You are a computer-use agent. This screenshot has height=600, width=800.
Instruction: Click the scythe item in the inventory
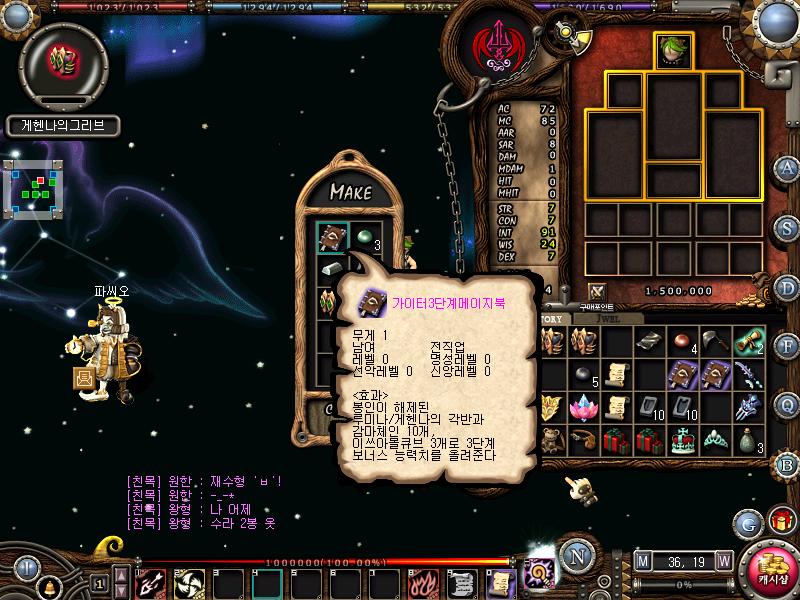[715, 342]
